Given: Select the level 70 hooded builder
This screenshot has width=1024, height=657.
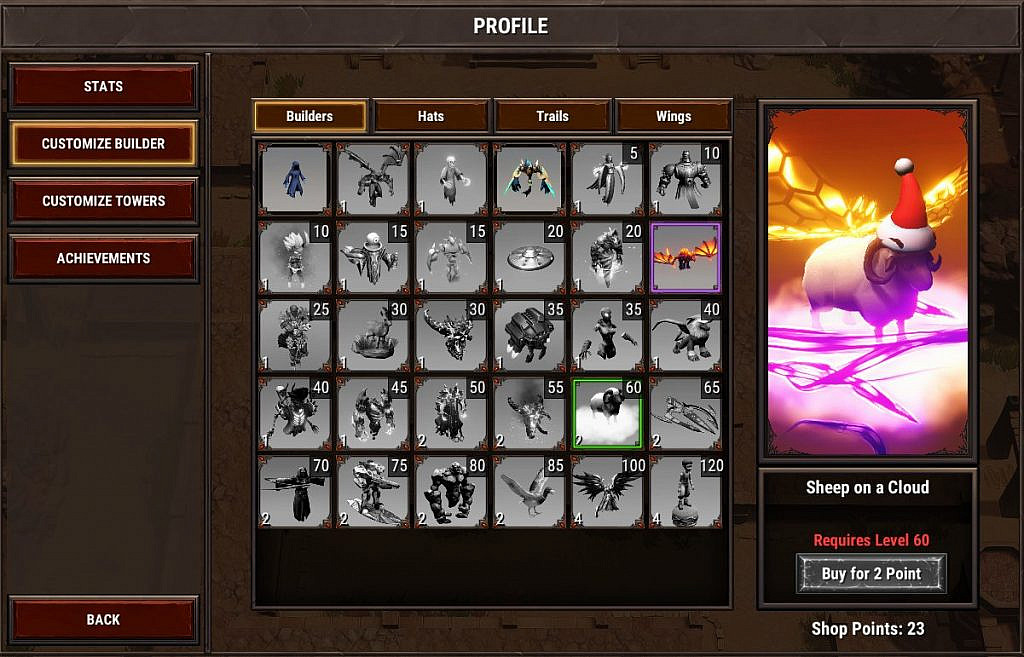Looking at the screenshot, I should 295,491.
